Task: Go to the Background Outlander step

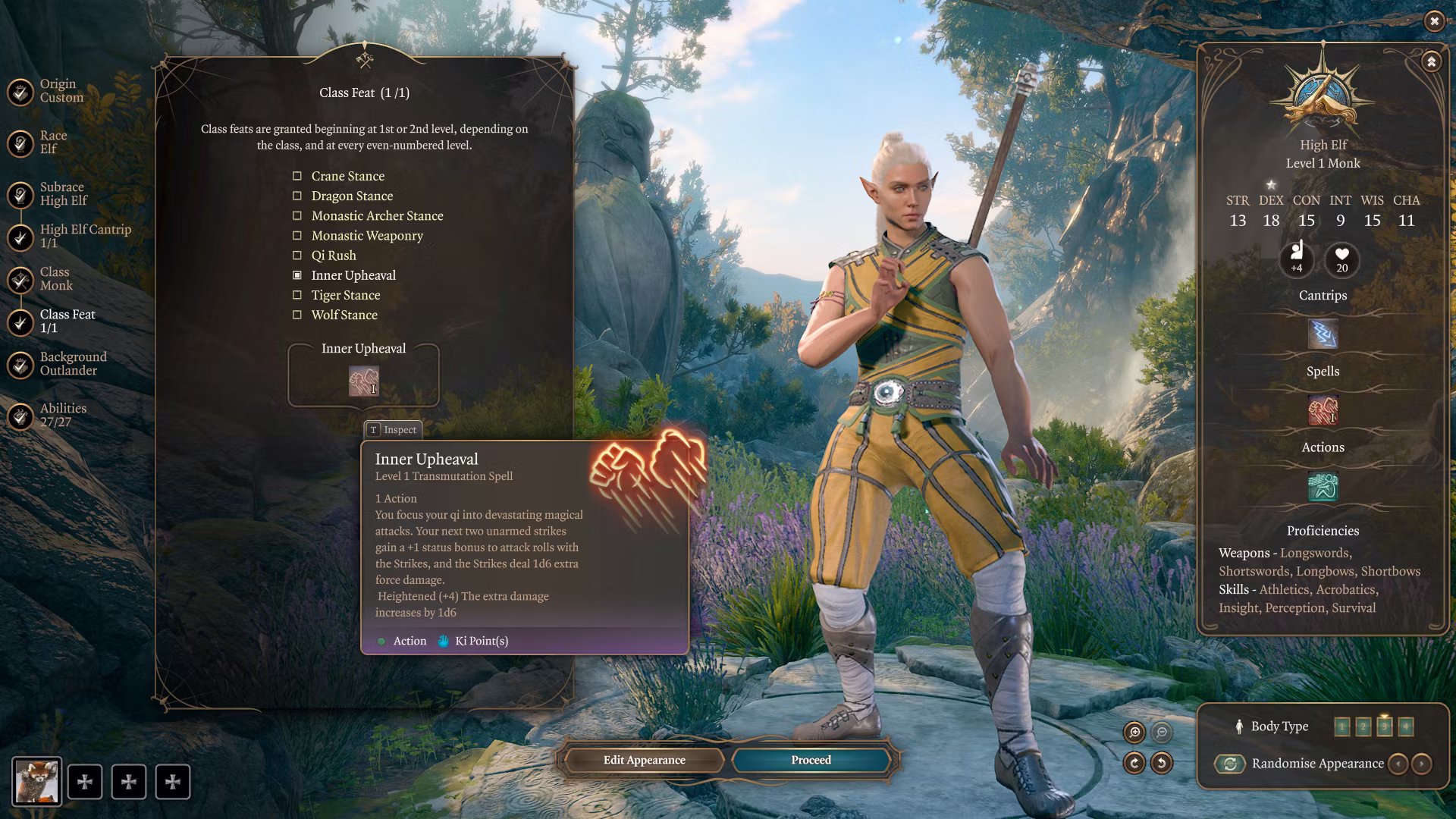Action: click(72, 363)
